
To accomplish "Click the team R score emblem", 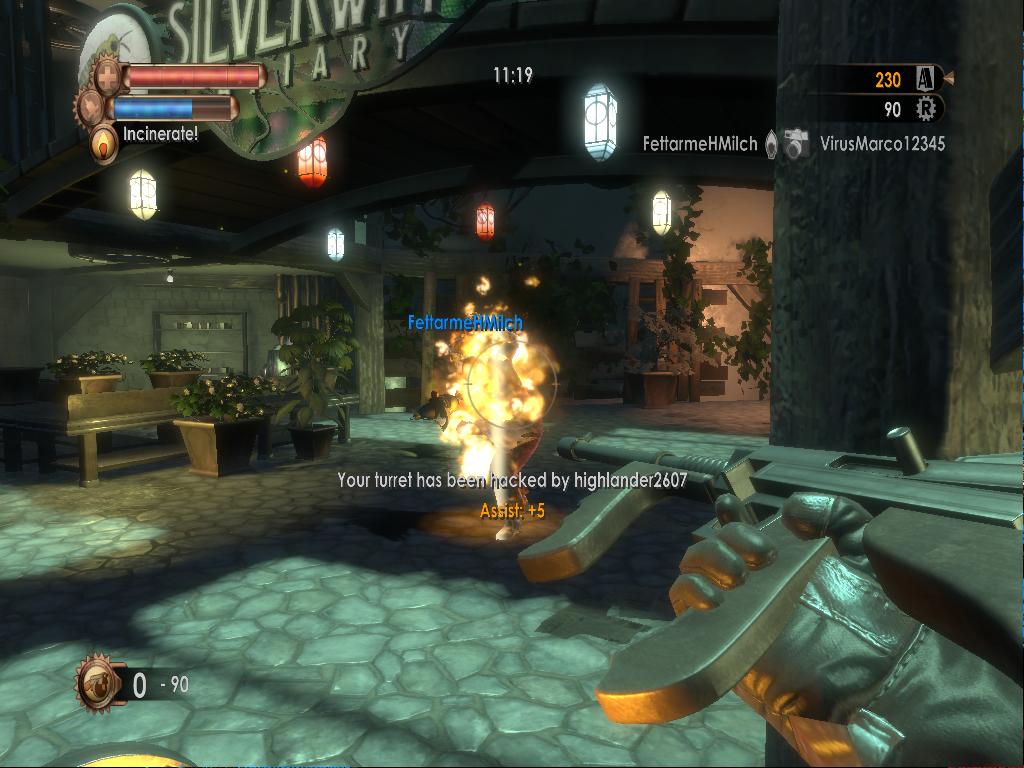I will (927, 109).
